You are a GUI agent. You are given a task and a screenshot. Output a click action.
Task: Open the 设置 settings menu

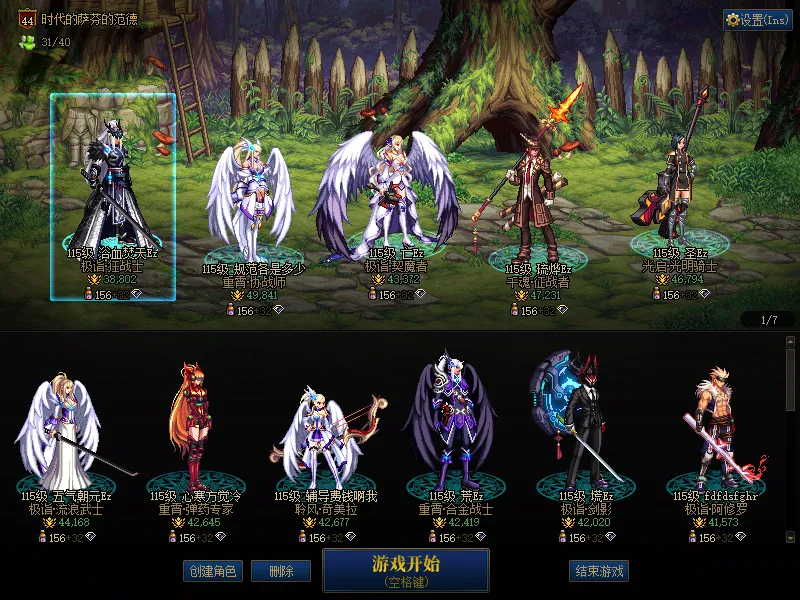point(758,20)
